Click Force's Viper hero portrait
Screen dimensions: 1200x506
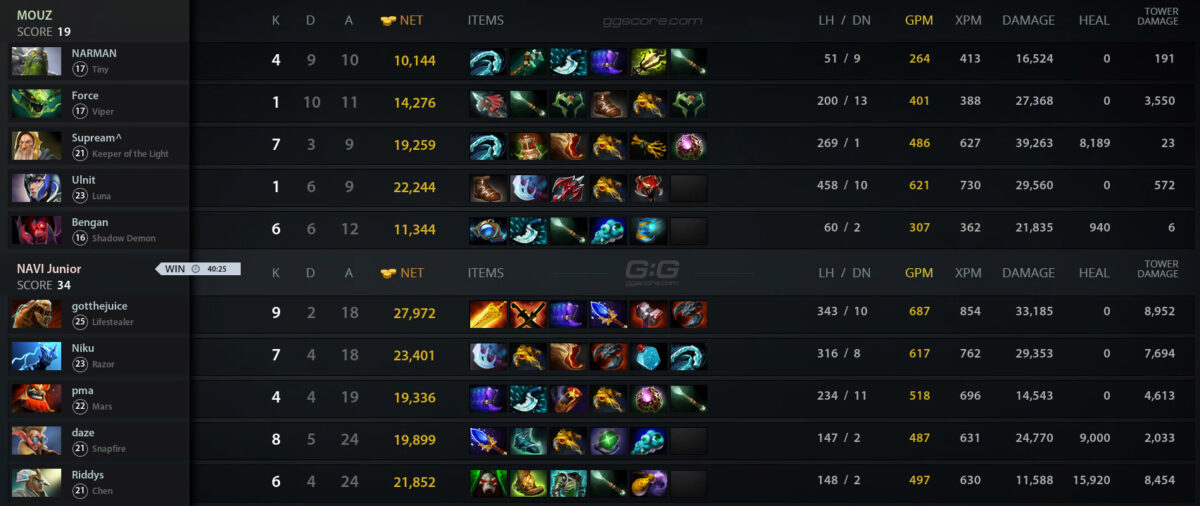click(36, 103)
